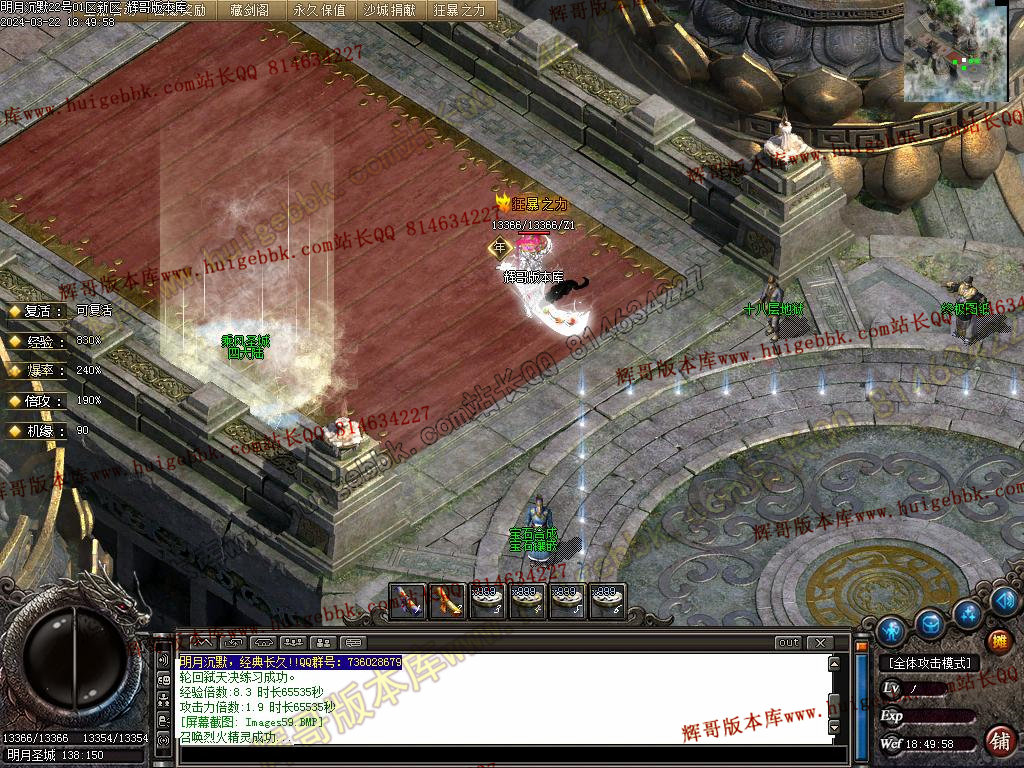Click the 复活 revive status row
This screenshot has height=768, width=1024.
click(60, 311)
